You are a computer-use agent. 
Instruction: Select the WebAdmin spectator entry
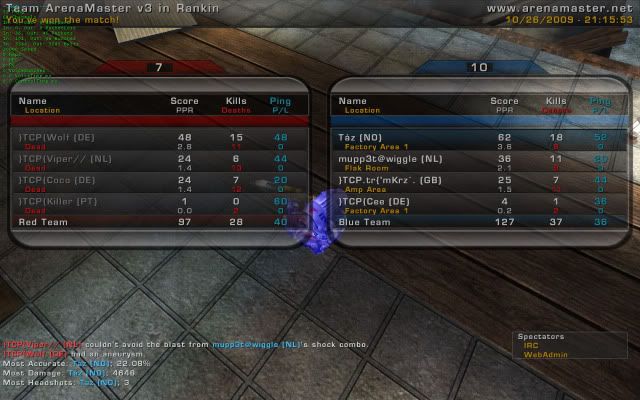tap(538, 355)
